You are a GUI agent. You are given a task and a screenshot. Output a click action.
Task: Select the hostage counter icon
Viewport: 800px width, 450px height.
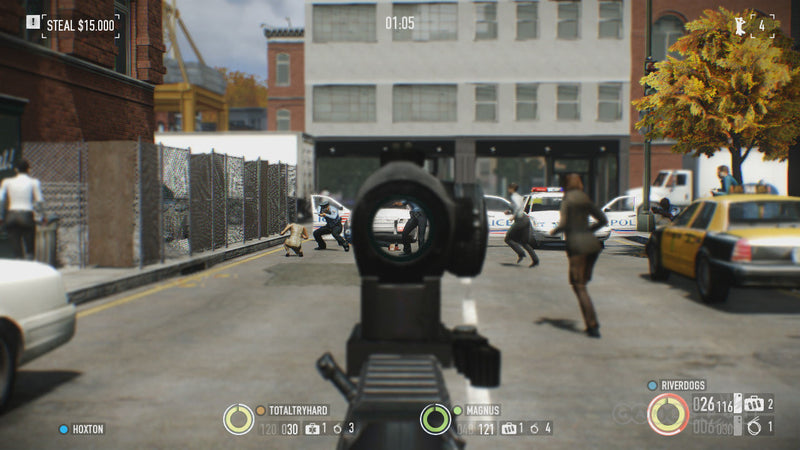click(x=741, y=24)
